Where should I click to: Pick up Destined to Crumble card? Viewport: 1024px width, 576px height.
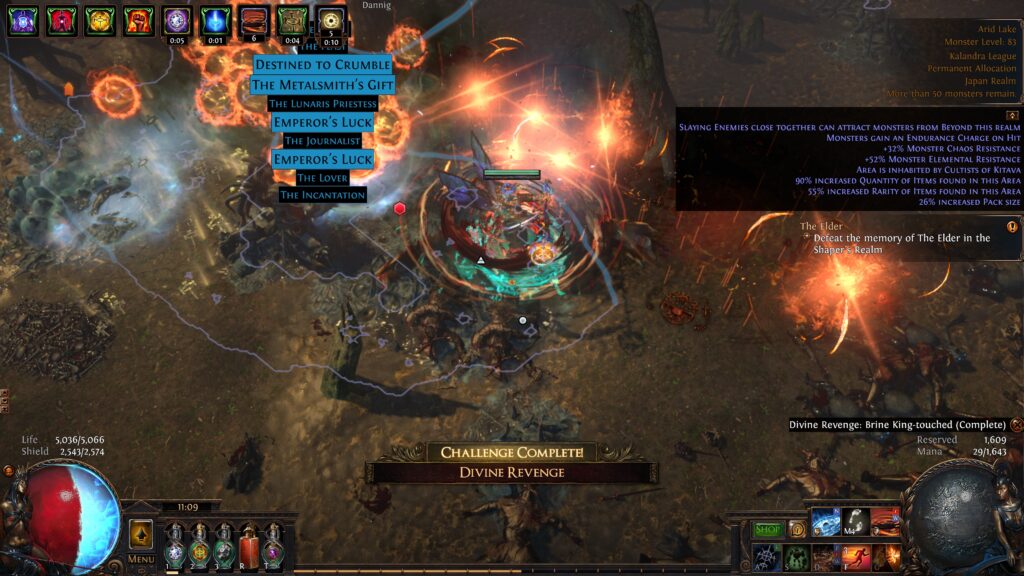[322, 65]
